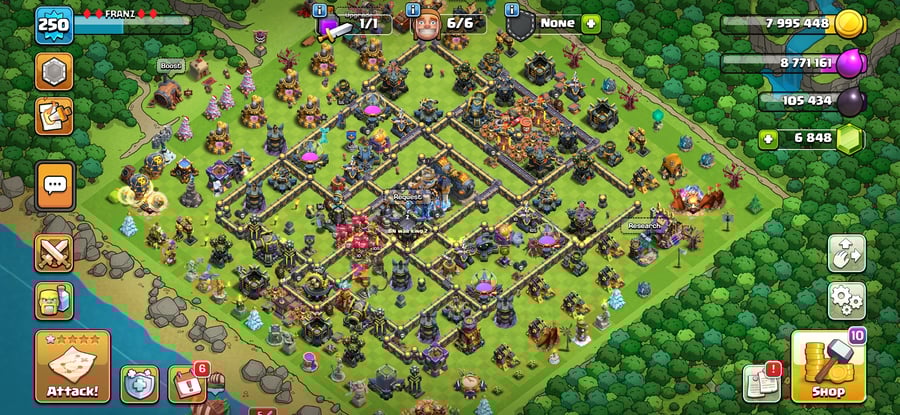
Task: Open the papers icon with red exclamation
Action: tap(761, 383)
